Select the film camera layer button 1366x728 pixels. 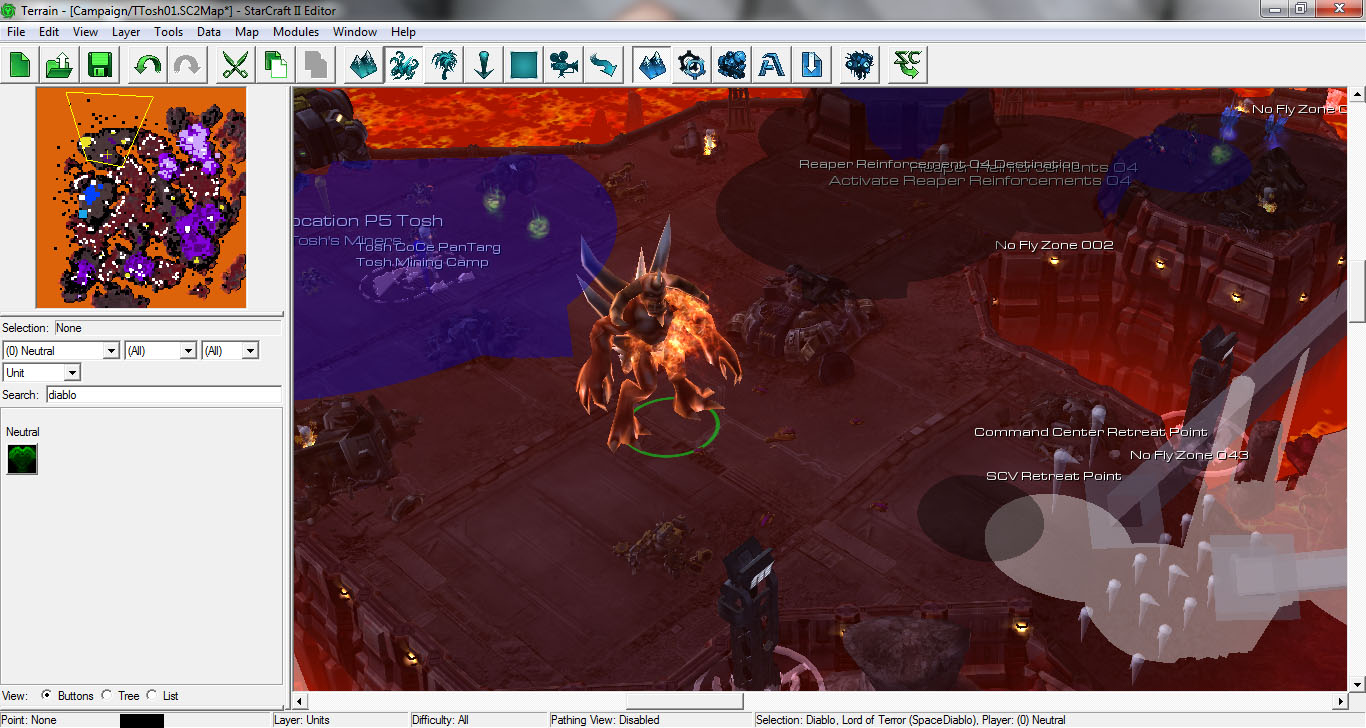pyautogui.click(x=564, y=66)
